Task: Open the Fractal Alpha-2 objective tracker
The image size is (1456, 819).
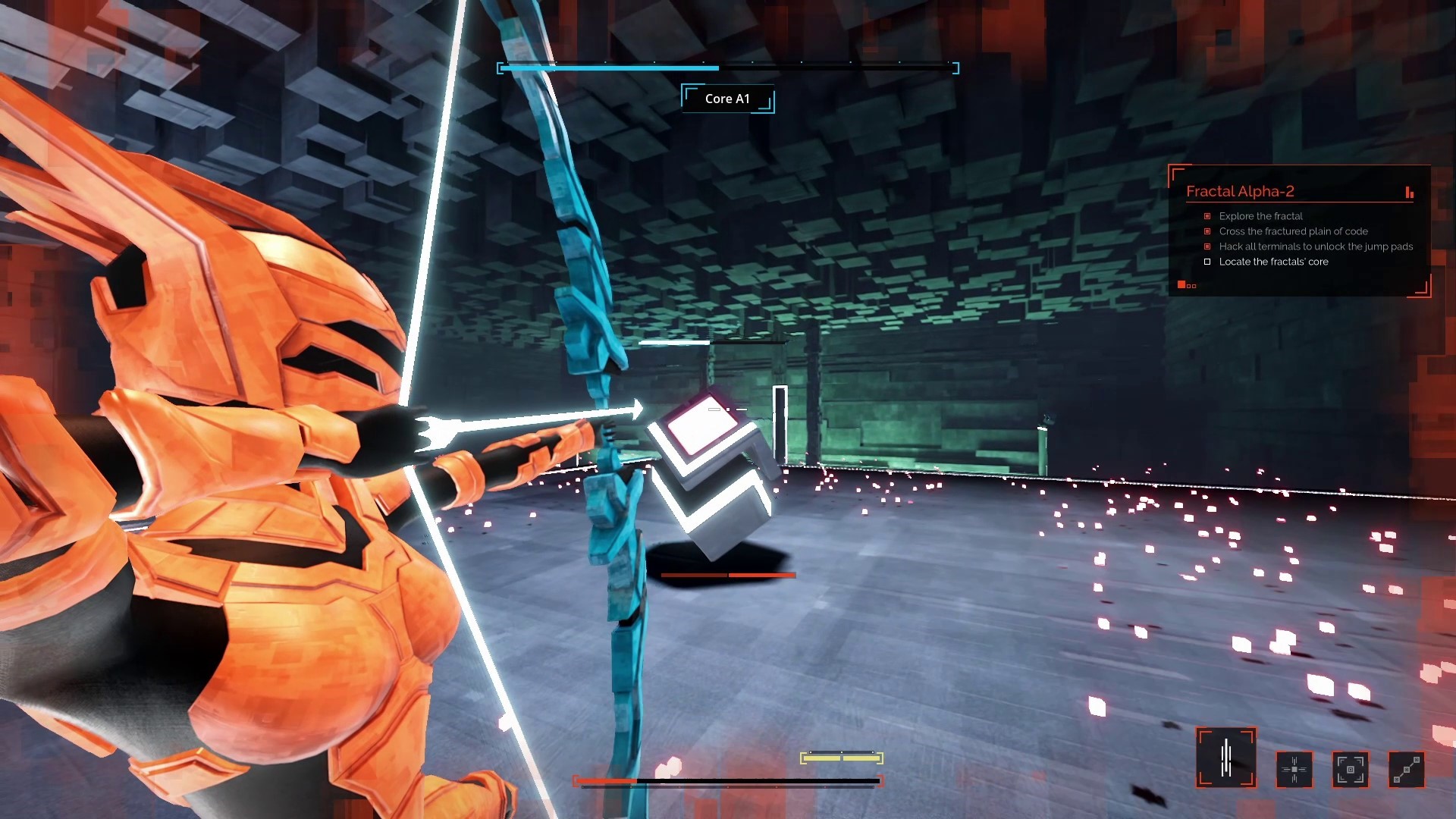Action: [1240, 191]
